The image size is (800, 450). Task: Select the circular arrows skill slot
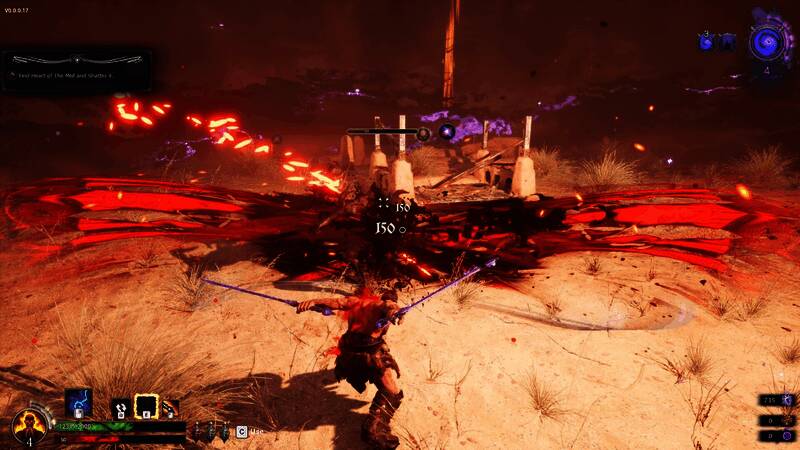121,407
